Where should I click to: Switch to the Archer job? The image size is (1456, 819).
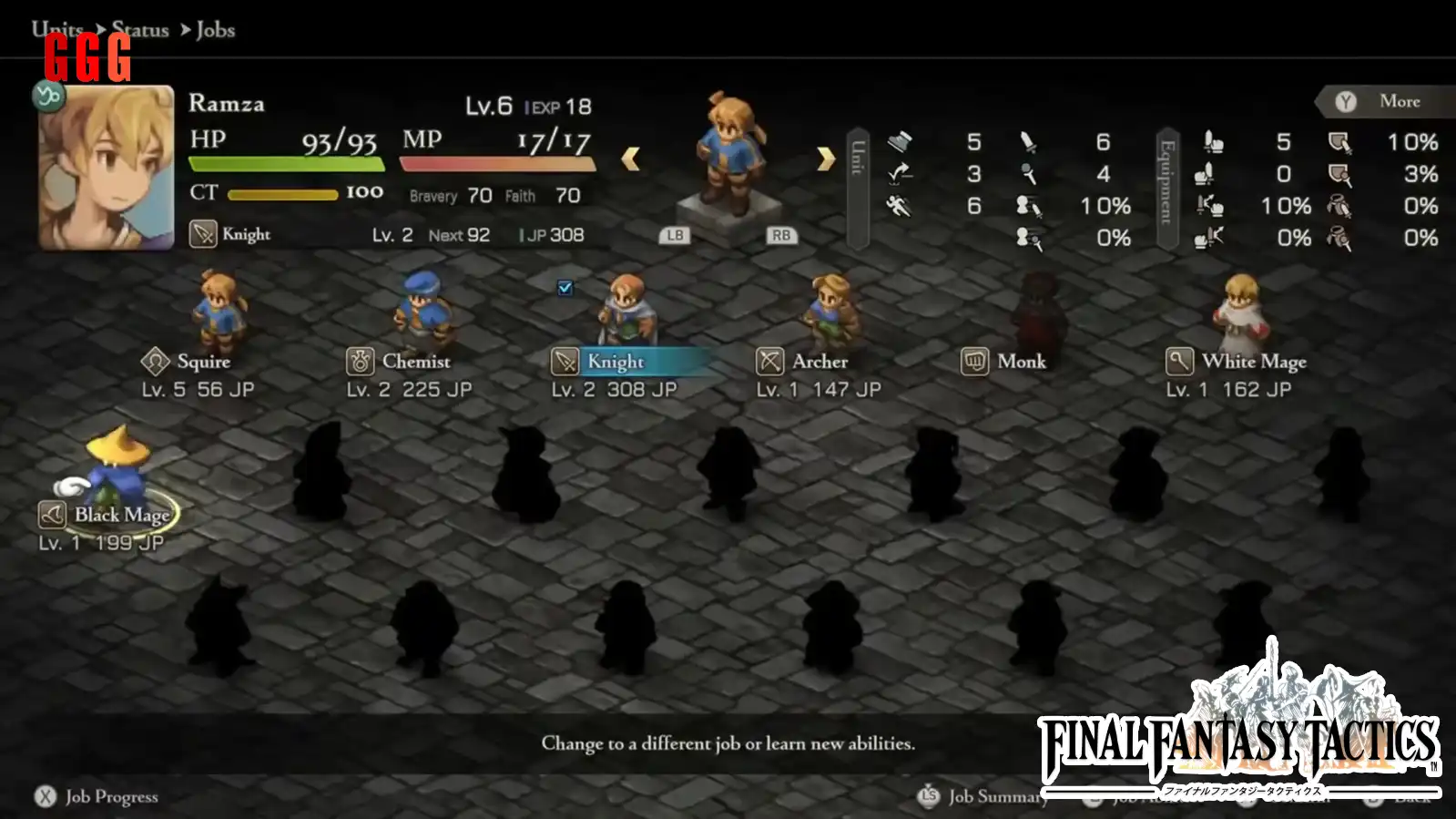click(x=819, y=362)
